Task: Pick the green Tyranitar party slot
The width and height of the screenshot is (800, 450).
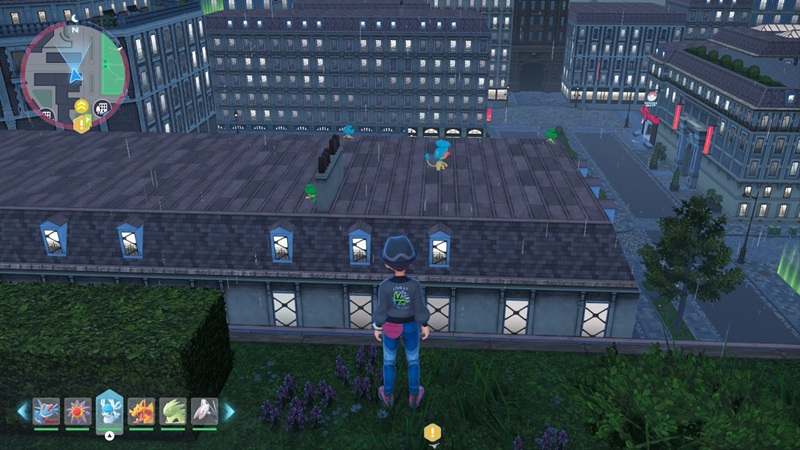Action: (172, 410)
